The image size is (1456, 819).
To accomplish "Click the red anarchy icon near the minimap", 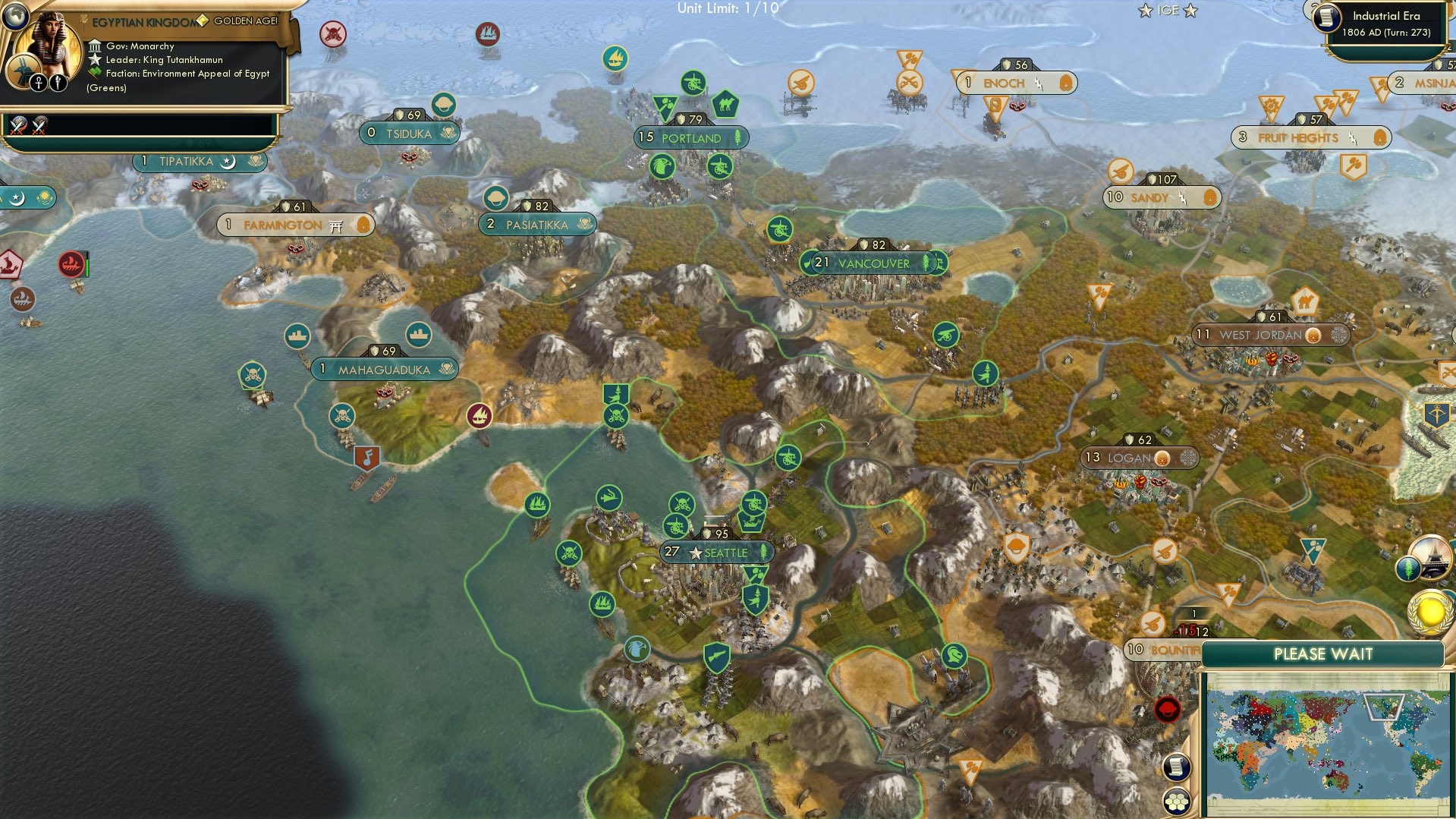I will tap(1169, 710).
